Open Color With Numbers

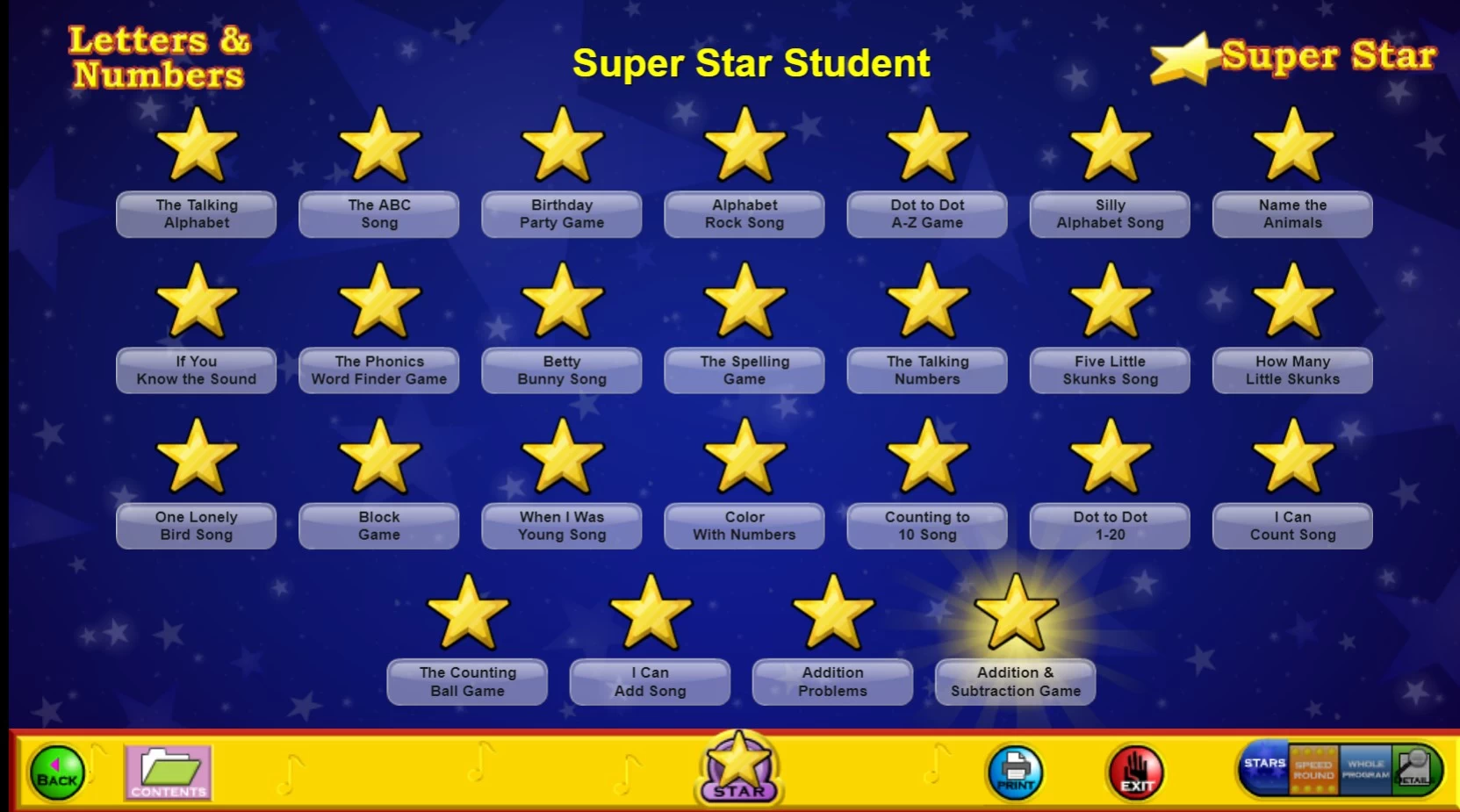click(x=744, y=526)
